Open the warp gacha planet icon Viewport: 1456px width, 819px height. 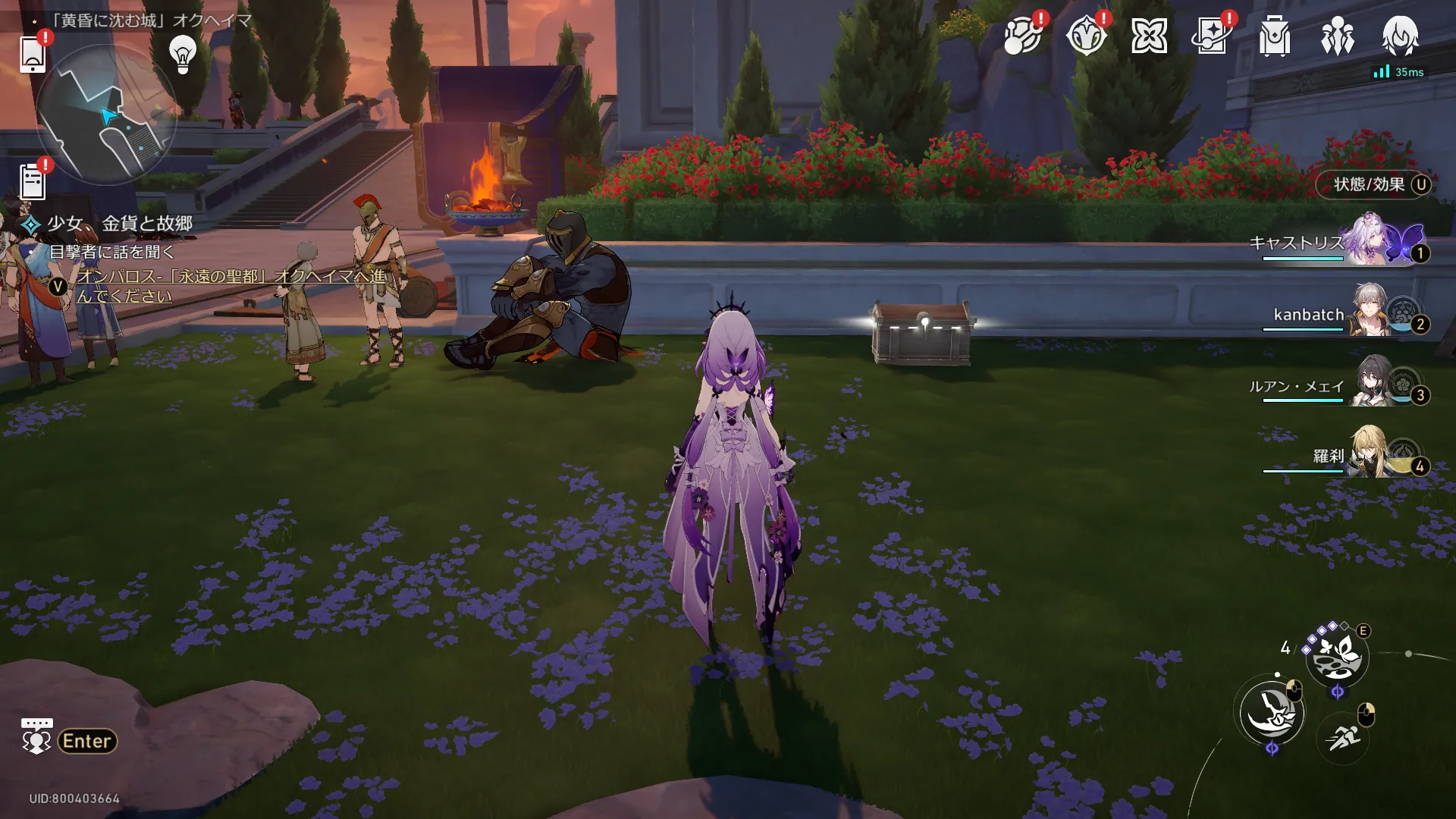tap(1022, 36)
